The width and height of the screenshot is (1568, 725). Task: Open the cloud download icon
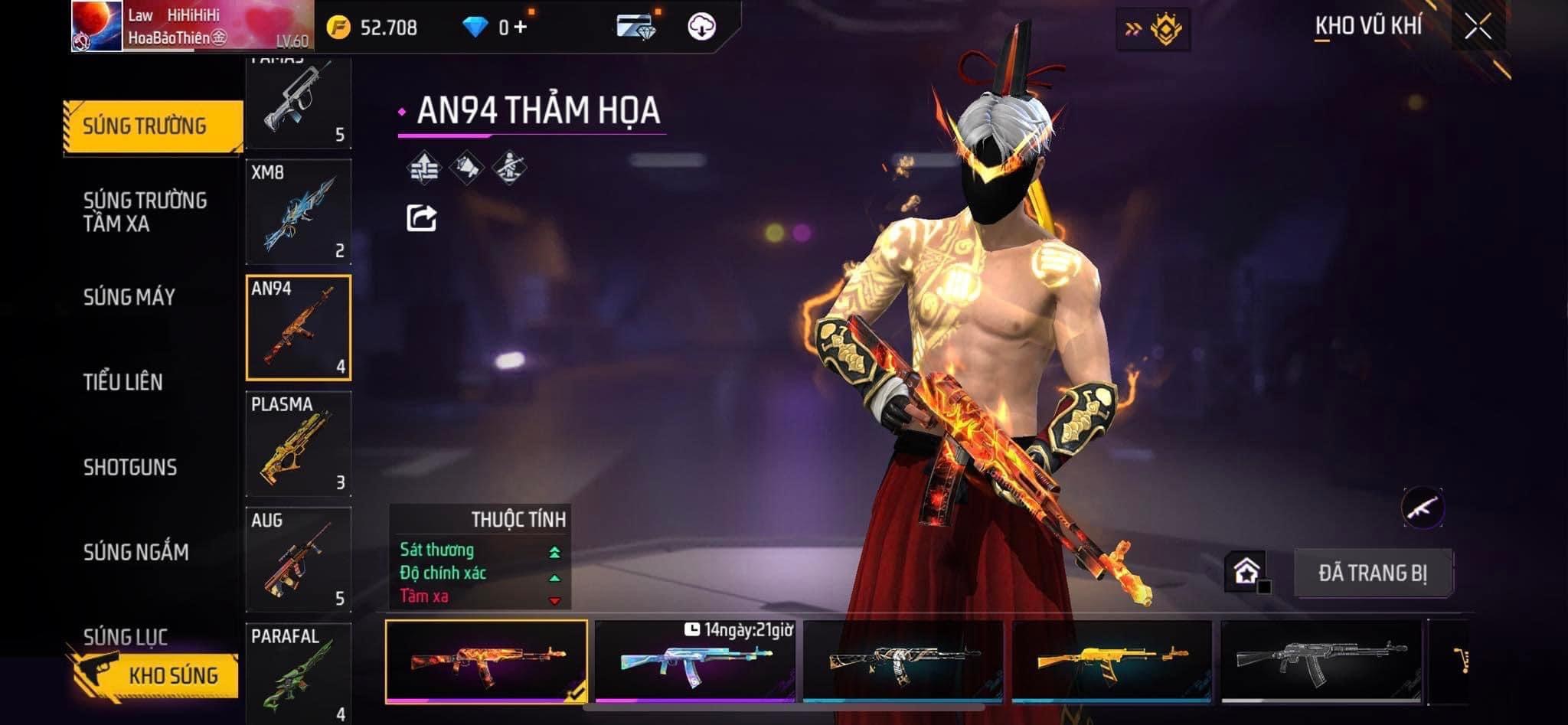[701, 28]
